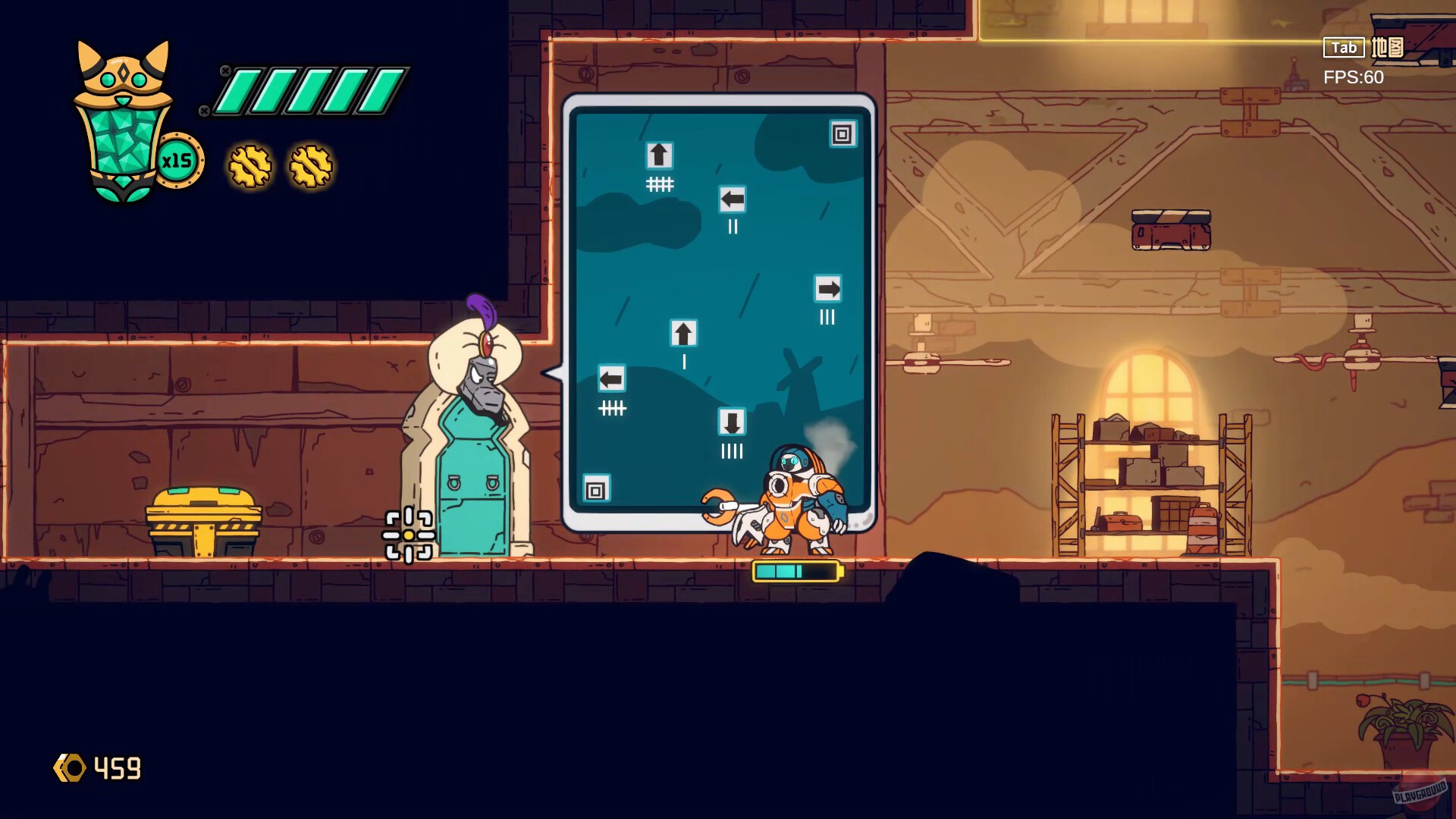Click the left arrow with five tally marks
Viewport: 1456px width, 819px height.
pos(612,378)
